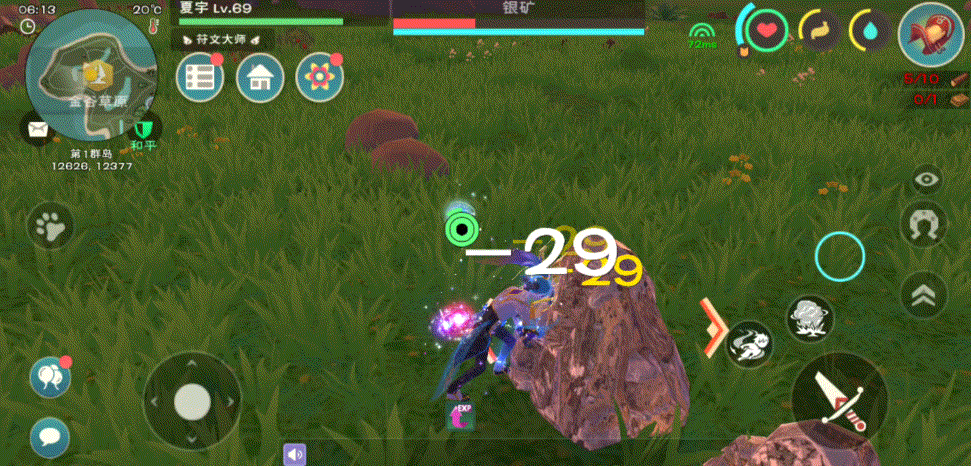Open the mail envelope icon
Viewport: 971px width, 466px height.
(x=38, y=128)
